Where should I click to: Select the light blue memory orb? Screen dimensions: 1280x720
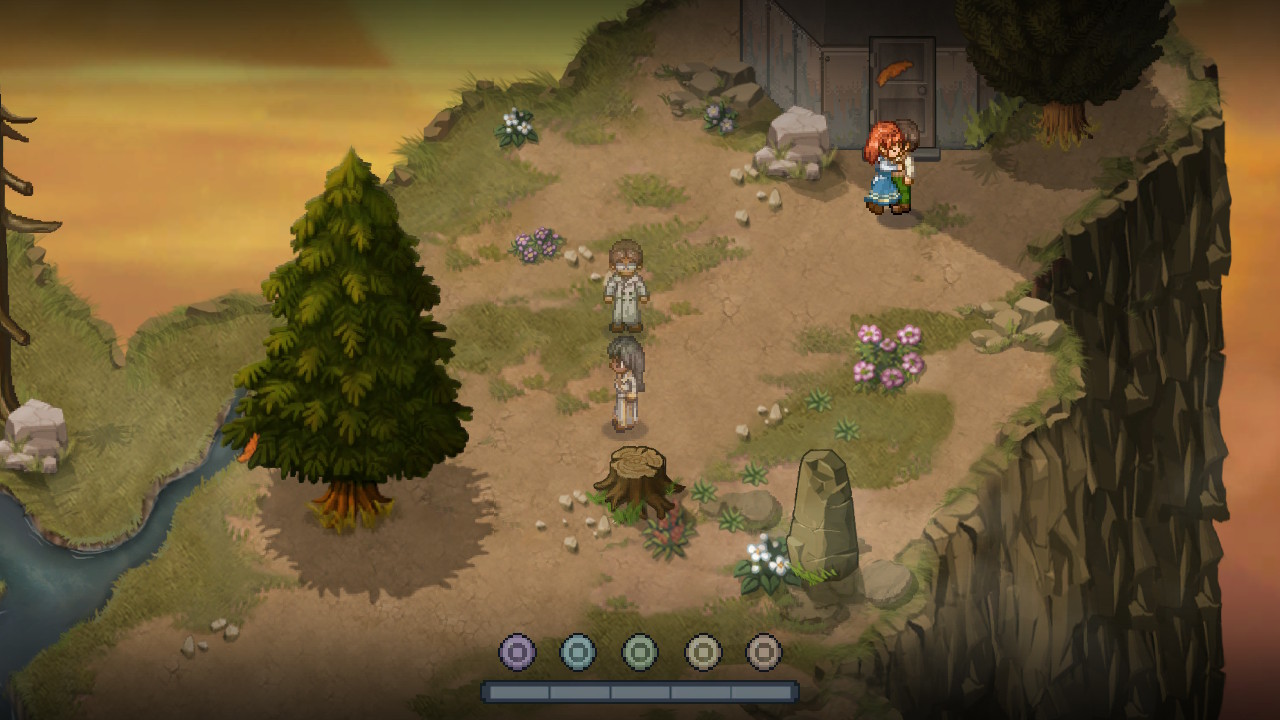tap(578, 653)
